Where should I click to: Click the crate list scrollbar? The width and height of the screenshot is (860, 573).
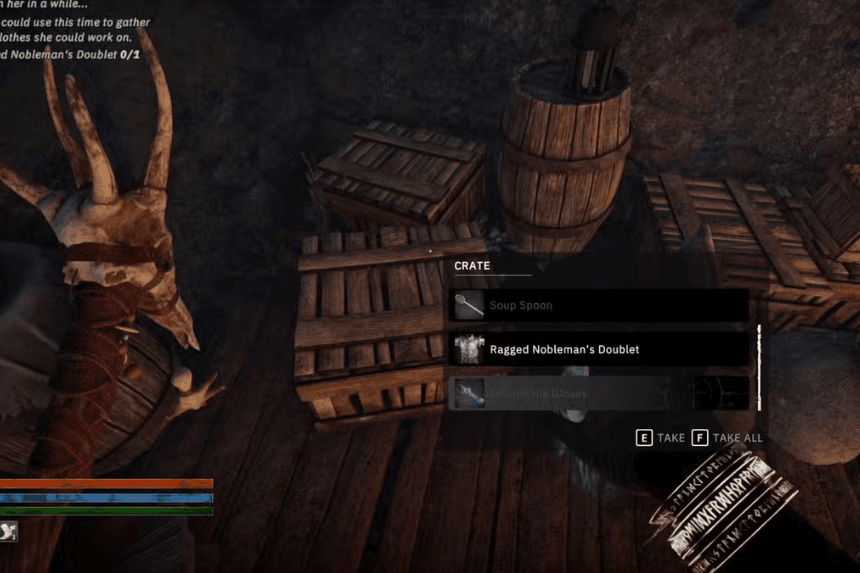(x=759, y=366)
